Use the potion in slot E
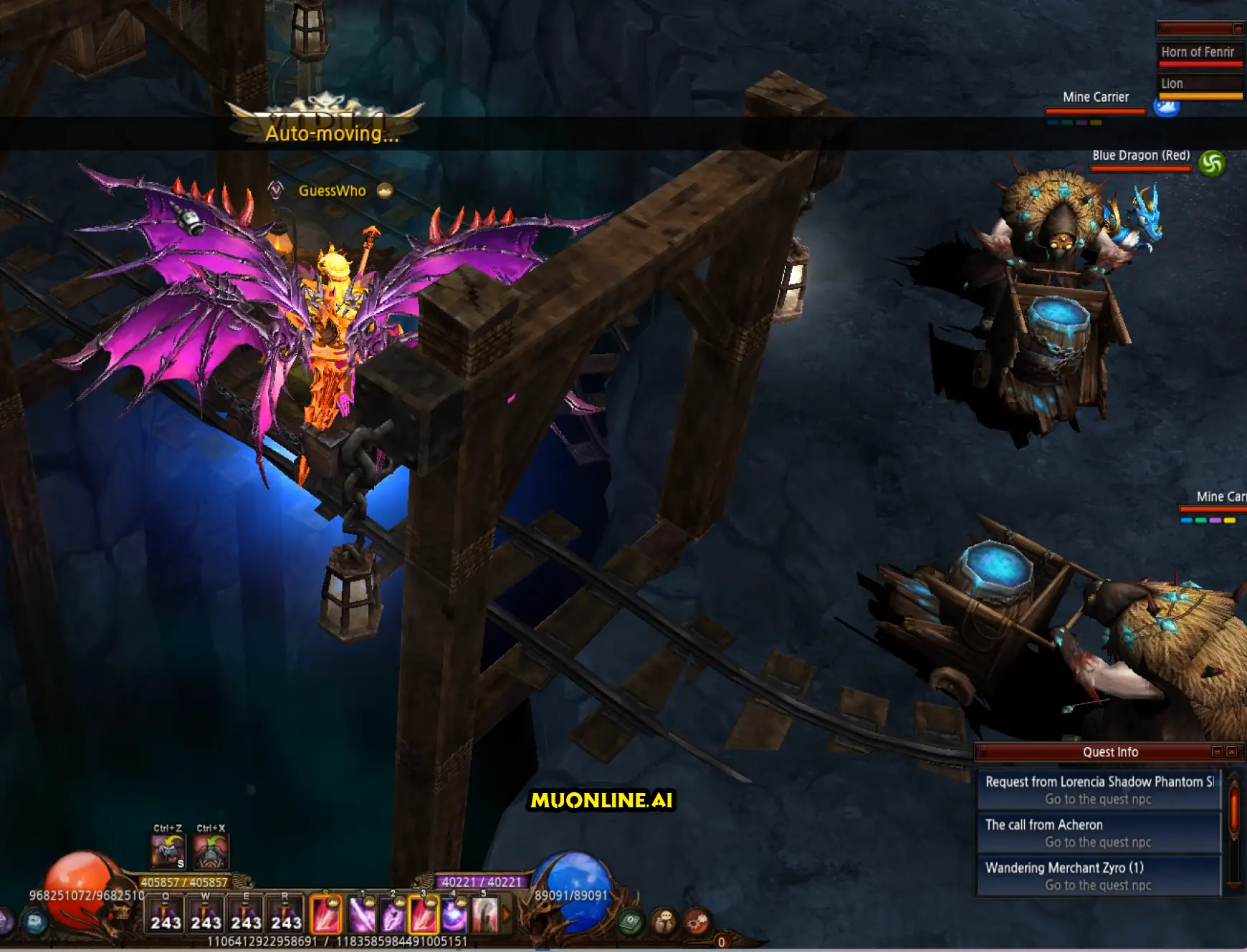Viewport: 1247px width, 952px height. click(x=246, y=915)
